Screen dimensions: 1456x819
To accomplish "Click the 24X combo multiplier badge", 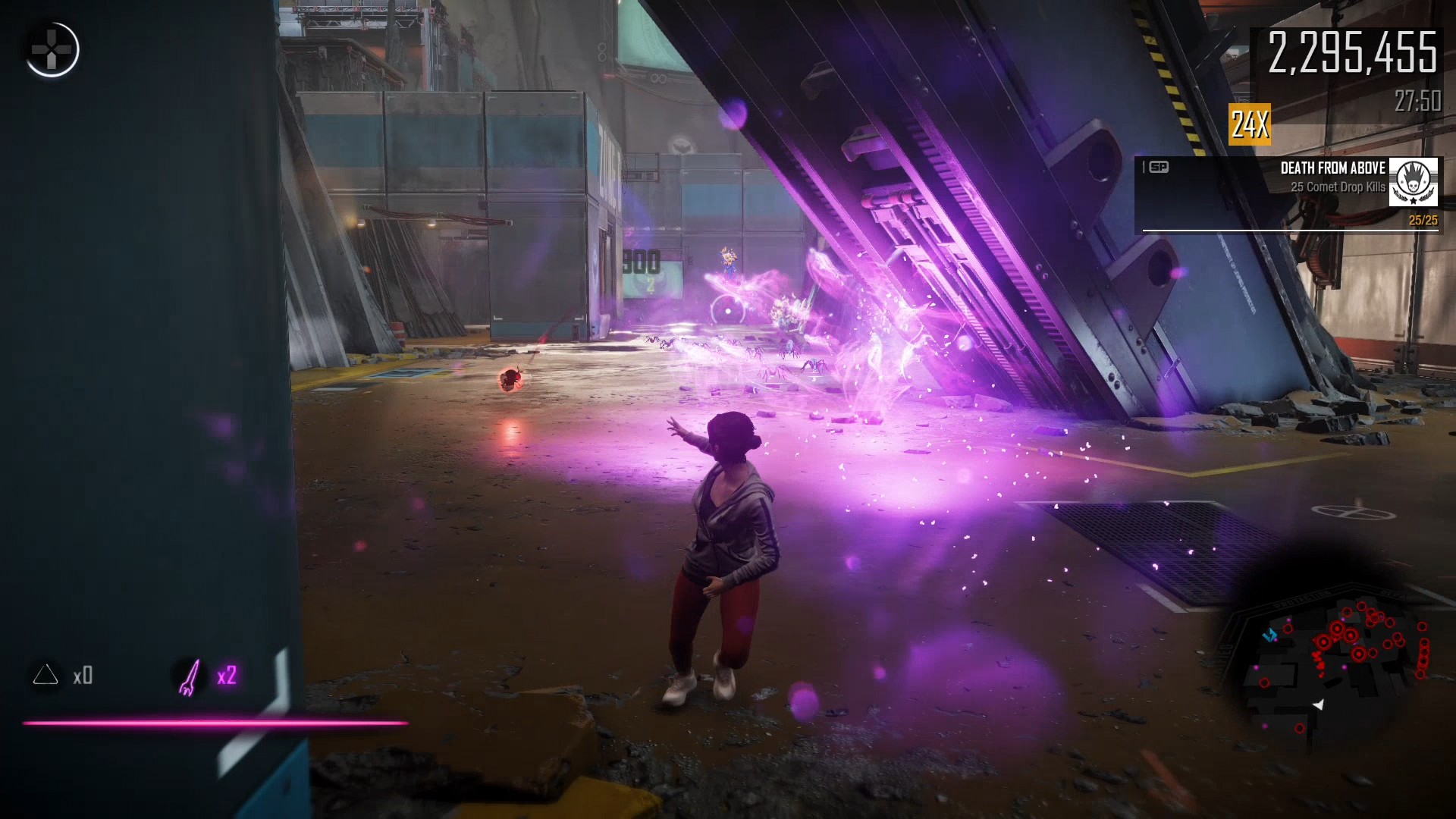I will [x=1249, y=124].
